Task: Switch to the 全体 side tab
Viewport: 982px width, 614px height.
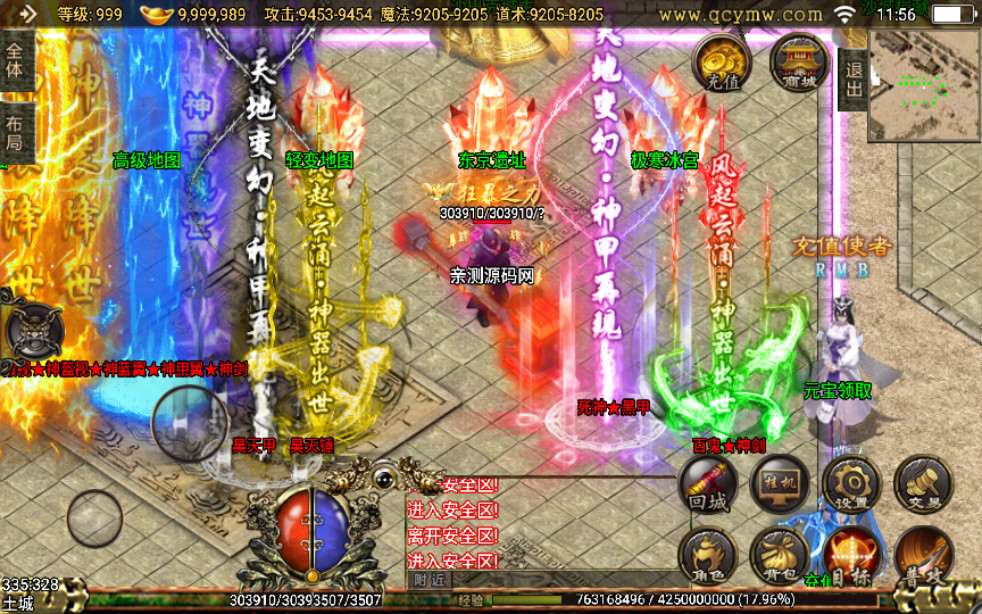Action: pos(17,61)
